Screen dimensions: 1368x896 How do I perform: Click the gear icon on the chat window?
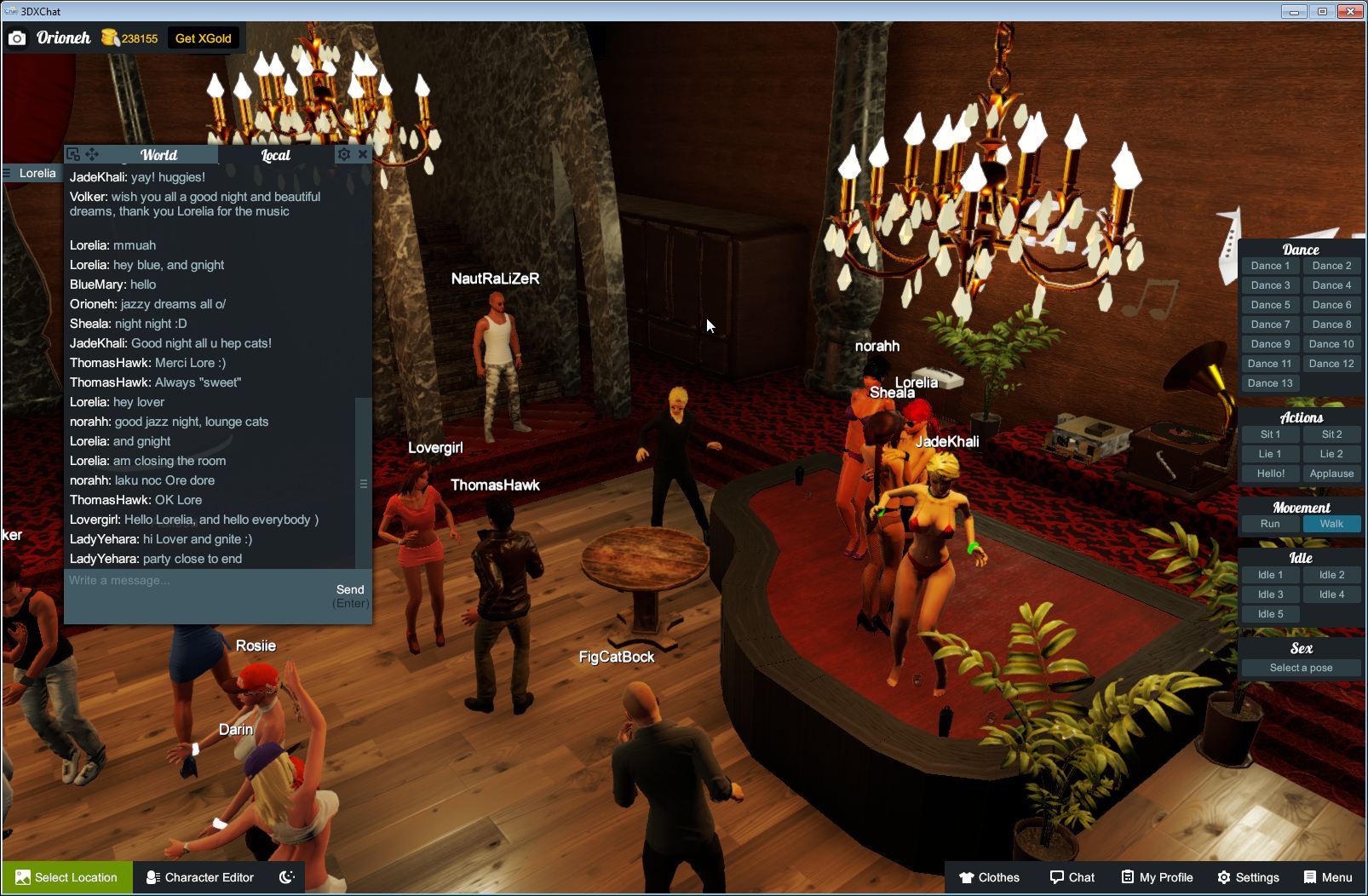pos(343,154)
